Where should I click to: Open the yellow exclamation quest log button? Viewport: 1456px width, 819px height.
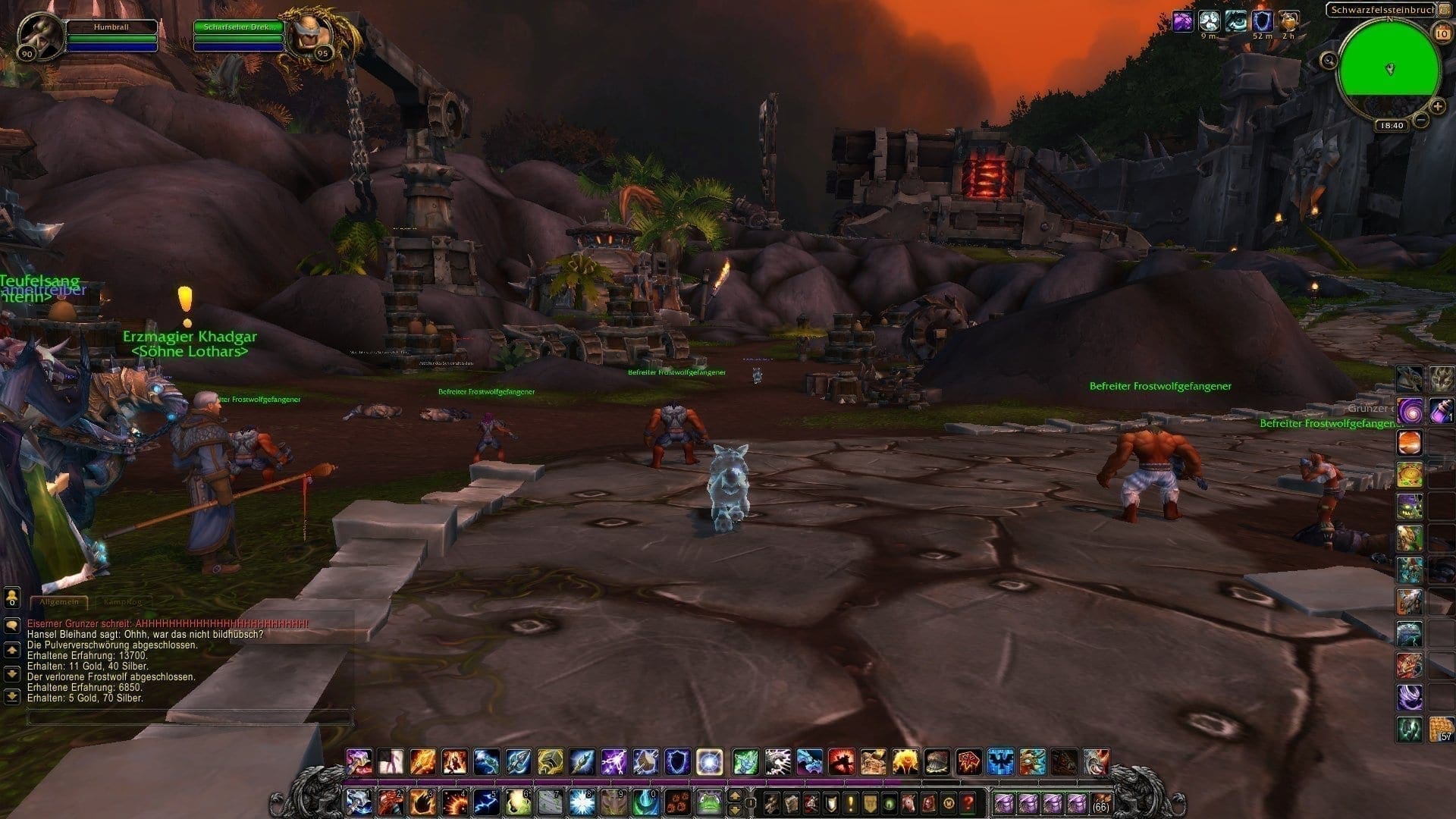[851, 802]
